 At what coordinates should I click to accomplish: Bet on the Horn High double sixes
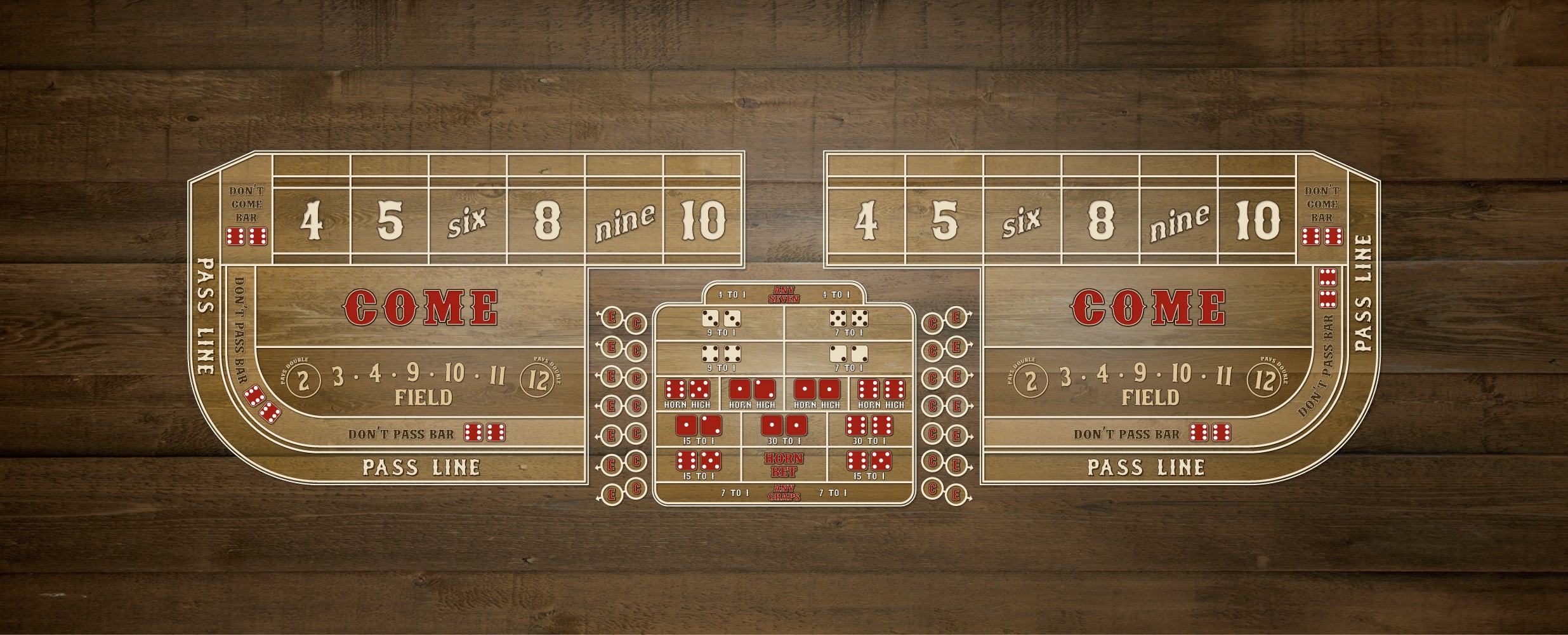tap(881, 394)
